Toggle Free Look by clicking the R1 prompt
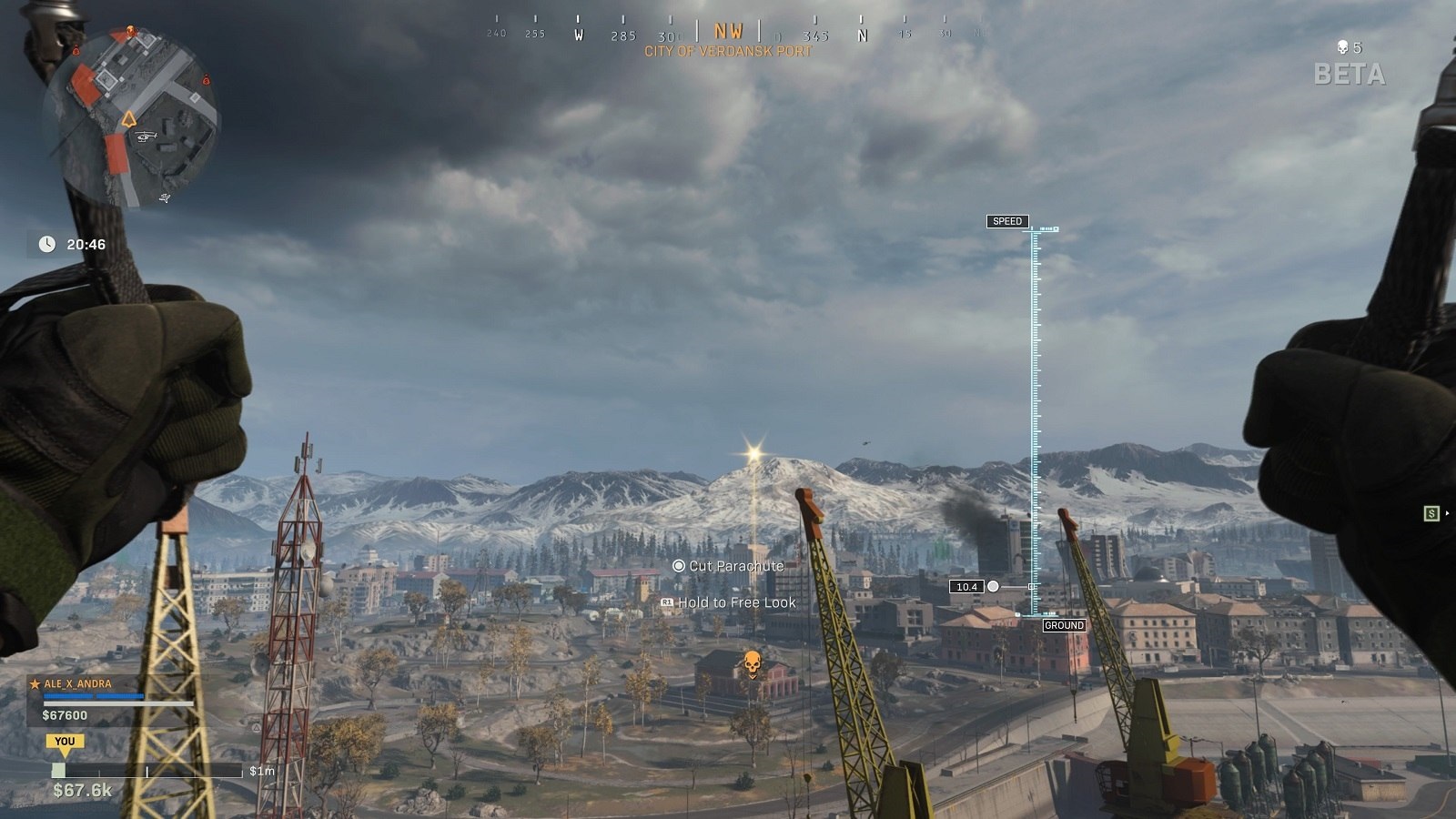Viewport: 1456px width, 819px height. click(x=667, y=602)
